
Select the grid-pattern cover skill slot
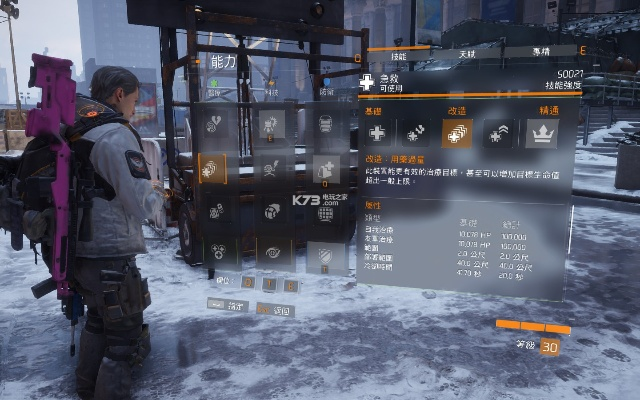(326, 212)
